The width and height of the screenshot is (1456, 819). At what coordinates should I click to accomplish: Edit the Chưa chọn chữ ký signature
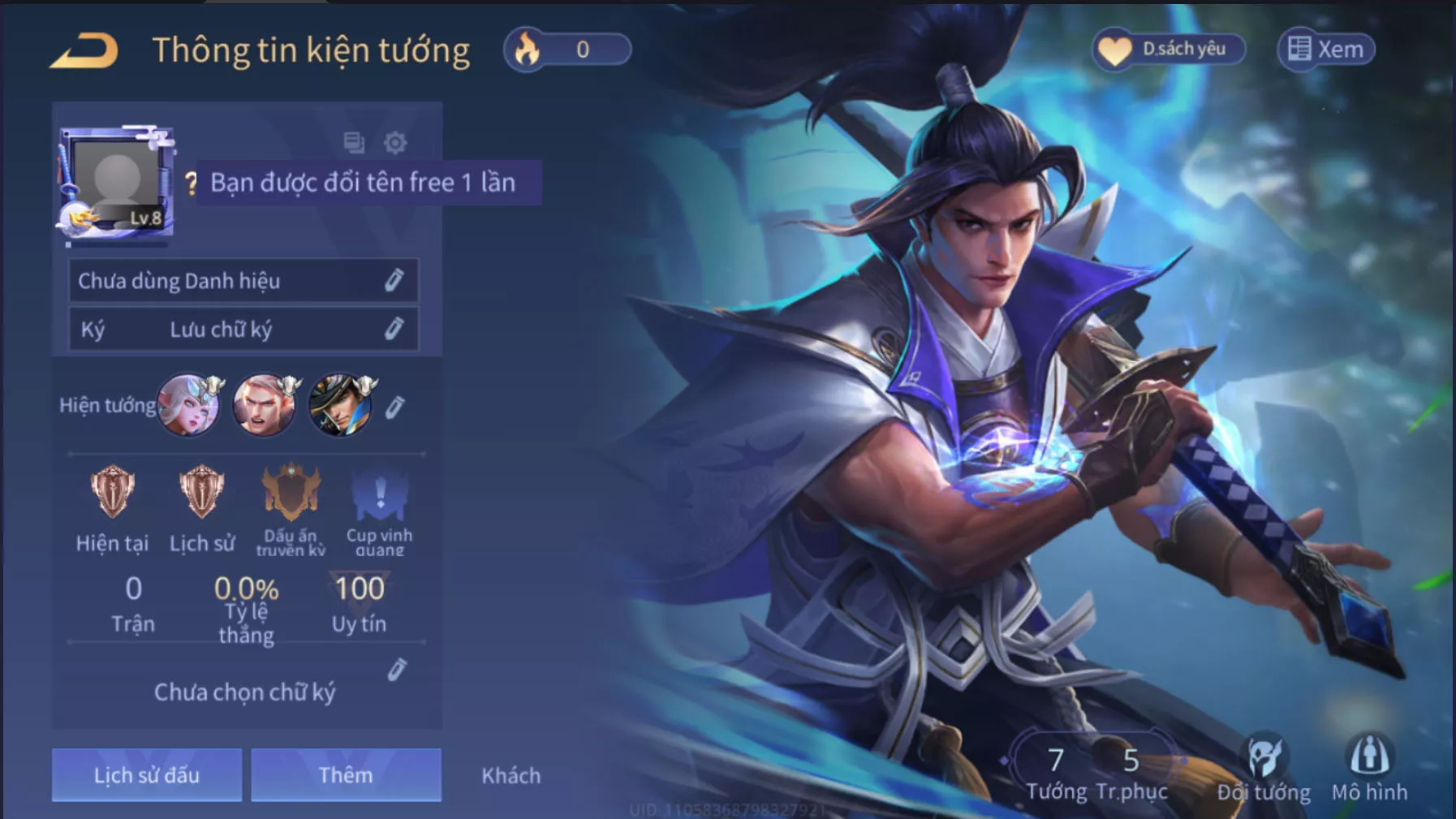(x=397, y=670)
